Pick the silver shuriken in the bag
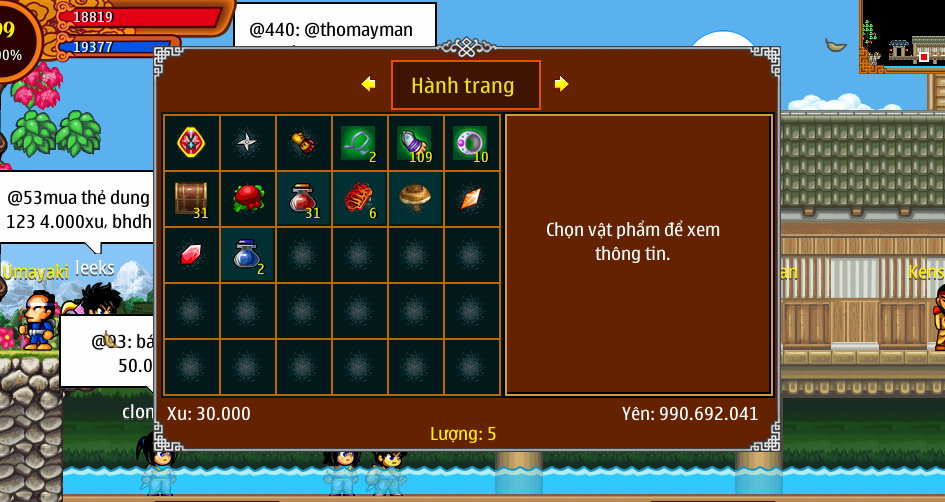 click(x=247, y=142)
